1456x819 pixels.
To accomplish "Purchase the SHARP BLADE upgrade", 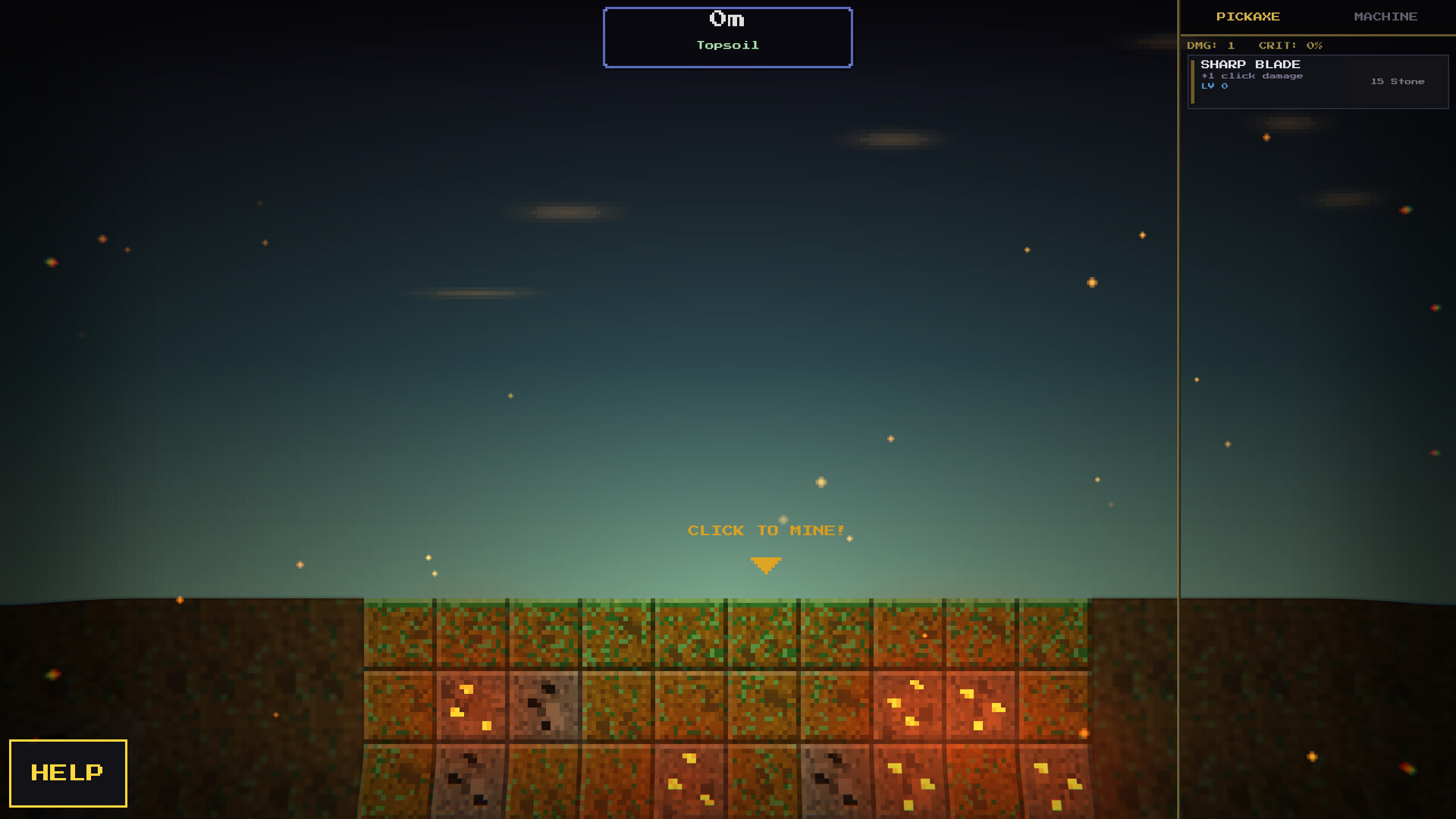I will 1318,81.
